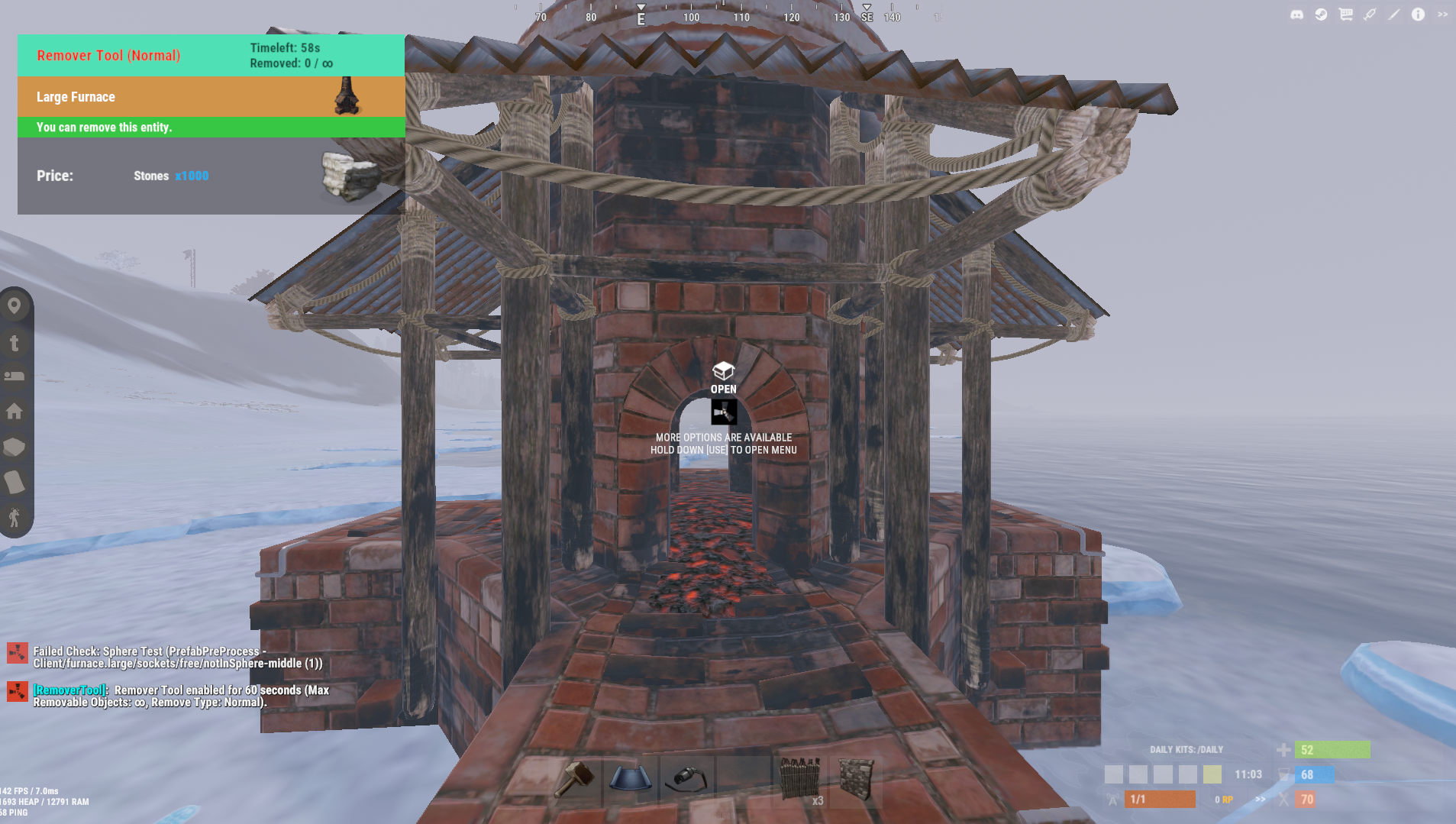This screenshot has height=824, width=1456.
Task: Open the home sidebar button
Action: [x=15, y=412]
